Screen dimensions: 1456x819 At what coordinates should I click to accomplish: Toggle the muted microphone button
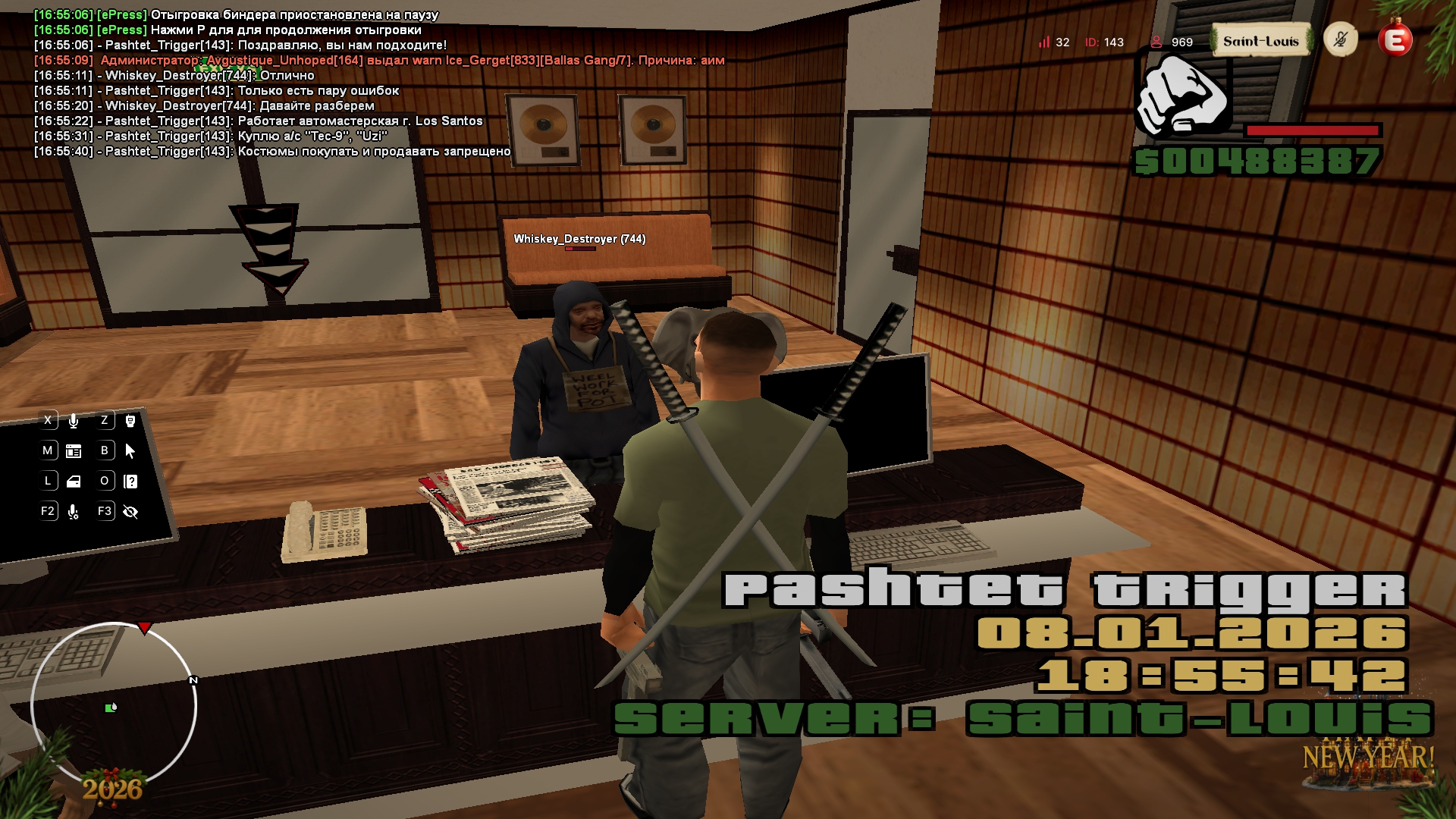click(1340, 39)
